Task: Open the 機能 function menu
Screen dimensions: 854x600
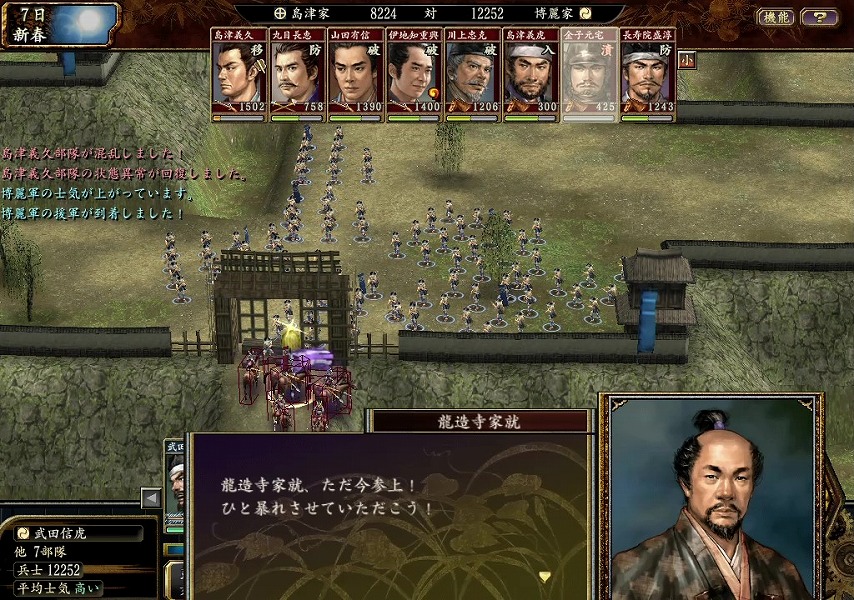Action: [775, 17]
